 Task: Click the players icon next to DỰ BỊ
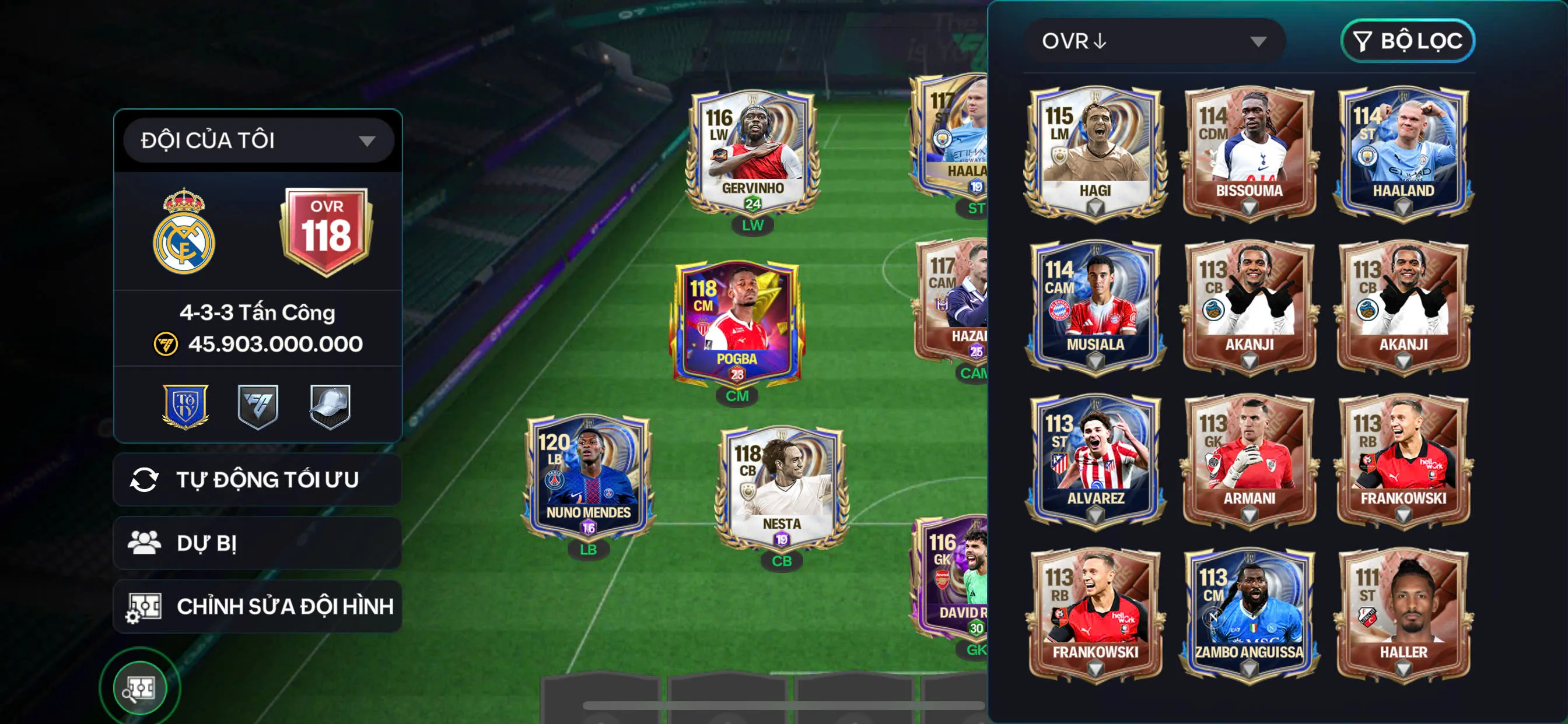coord(146,543)
